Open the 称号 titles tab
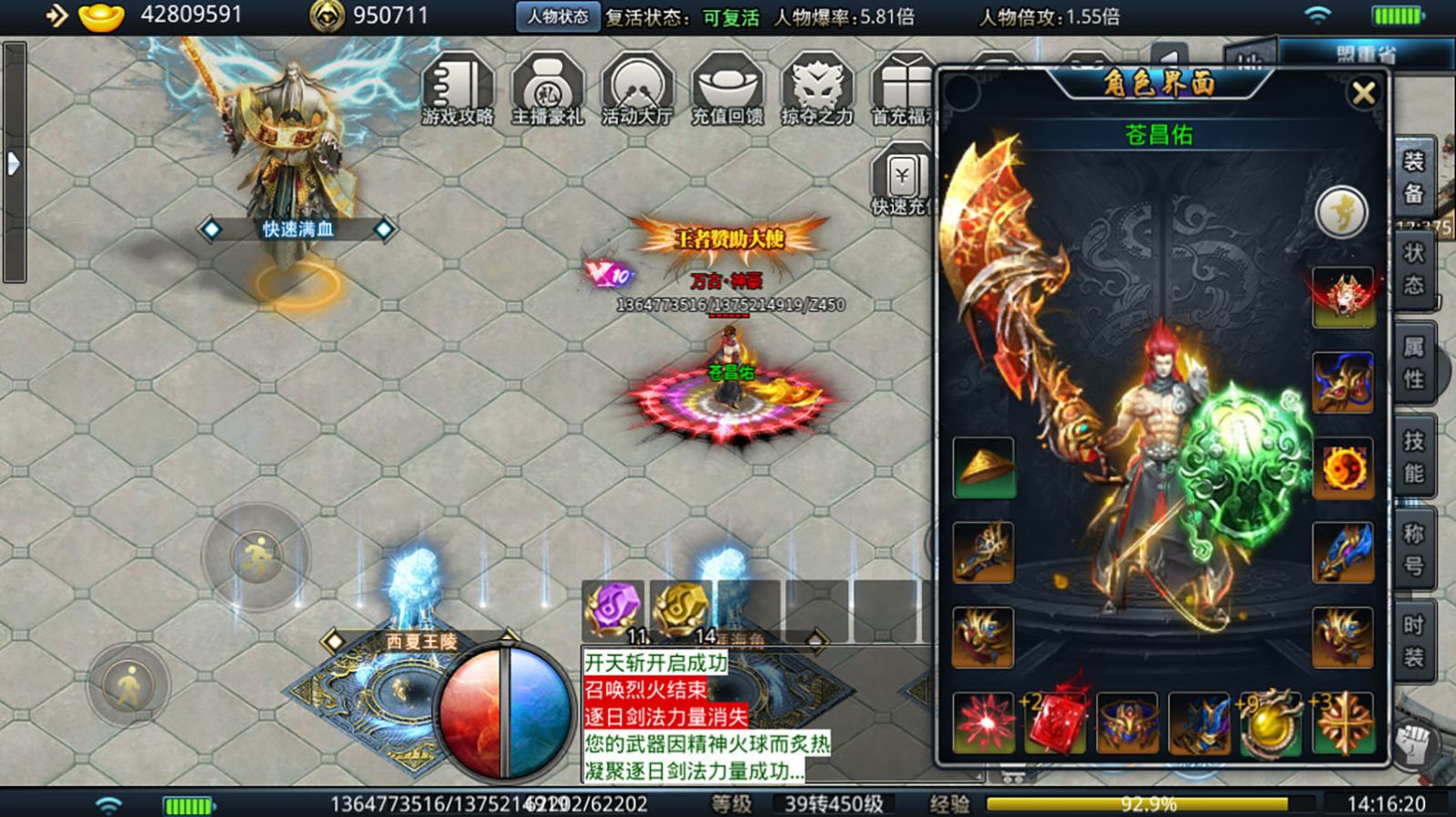Image resolution: width=1456 pixels, height=817 pixels. click(1413, 550)
